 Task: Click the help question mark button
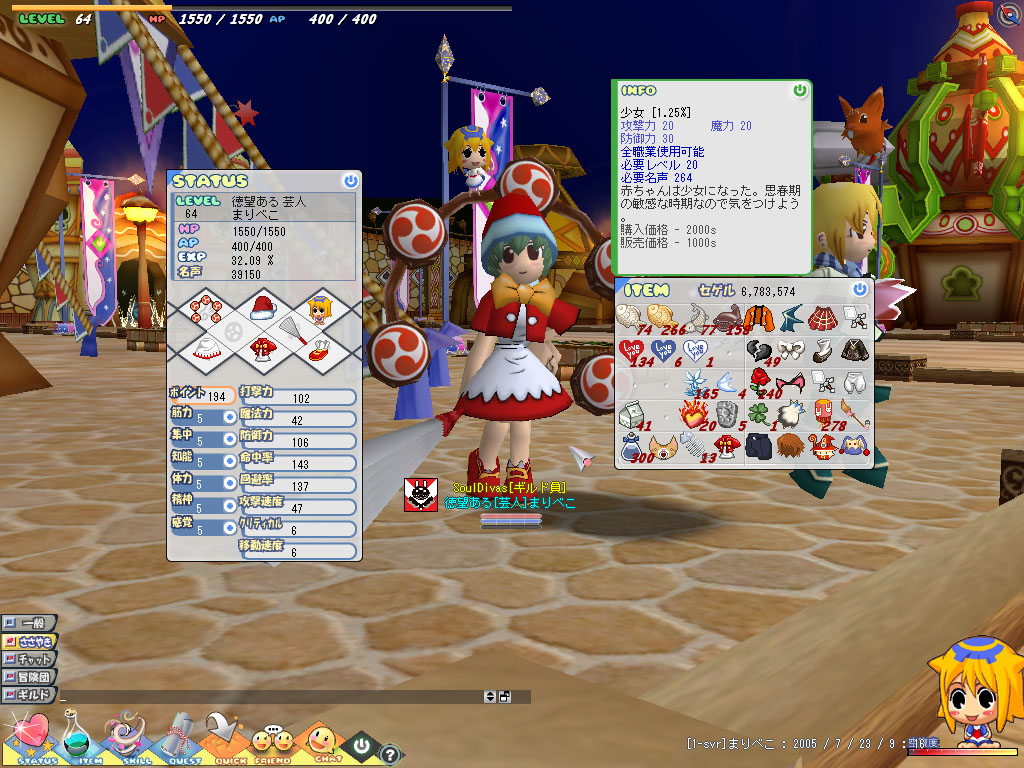(391, 754)
